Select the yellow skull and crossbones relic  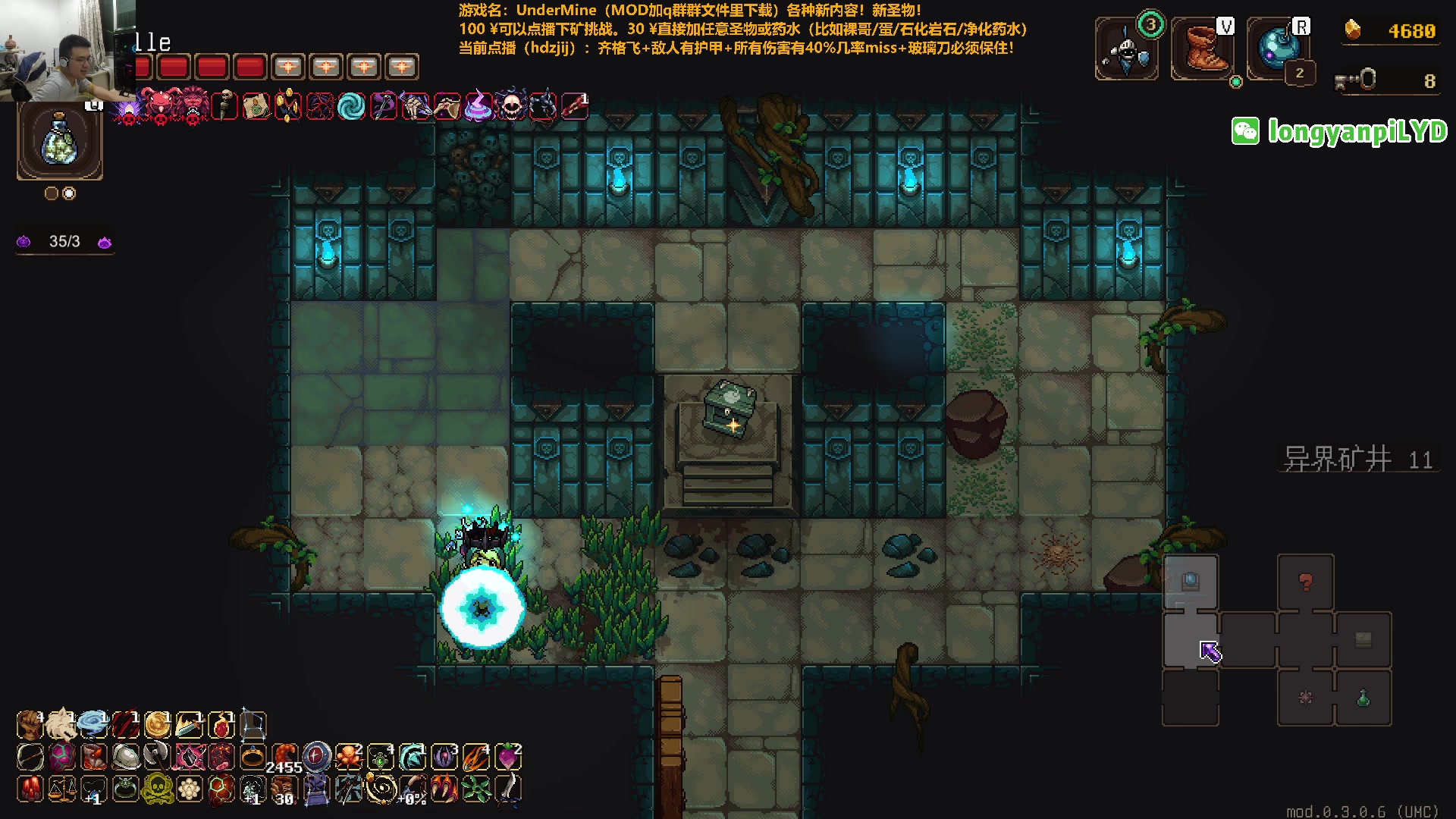[158, 789]
